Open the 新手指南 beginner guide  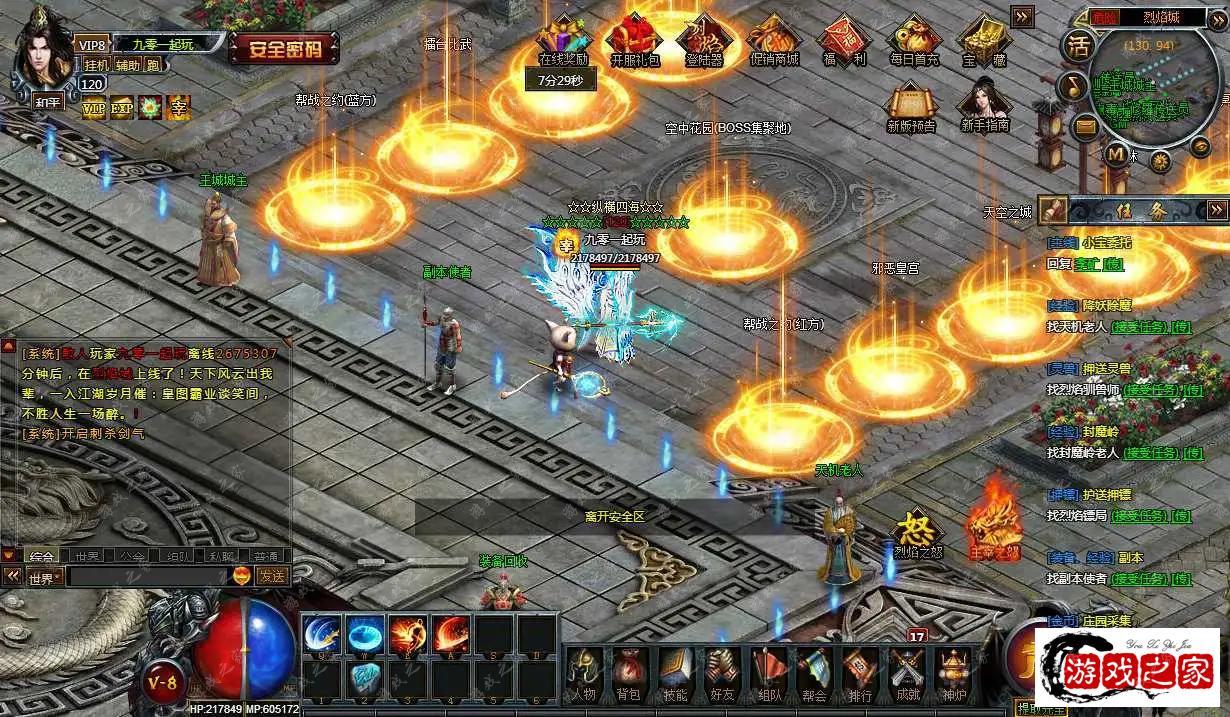pyautogui.click(x=984, y=108)
